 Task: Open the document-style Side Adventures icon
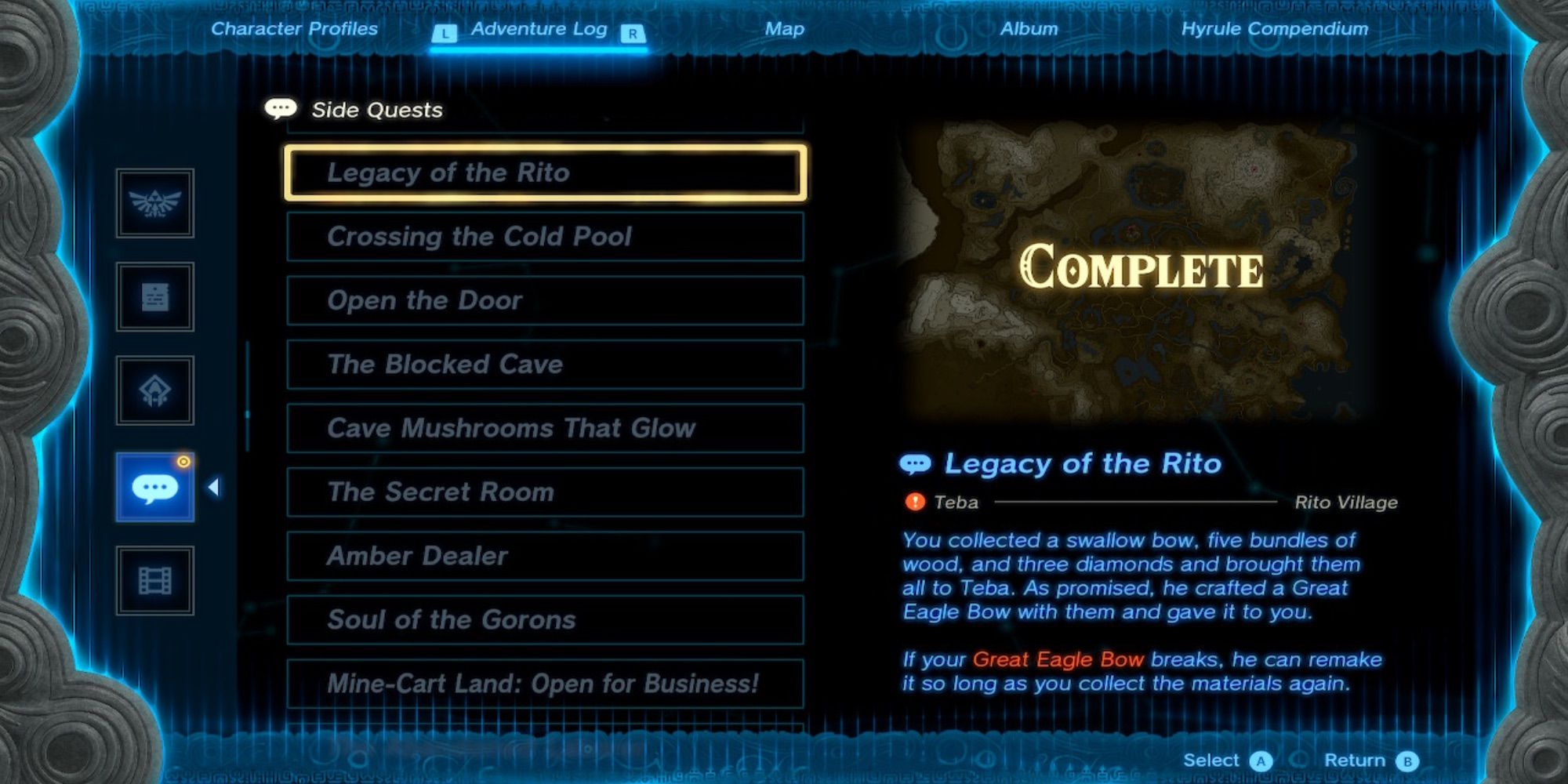pyautogui.click(x=154, y=299)
